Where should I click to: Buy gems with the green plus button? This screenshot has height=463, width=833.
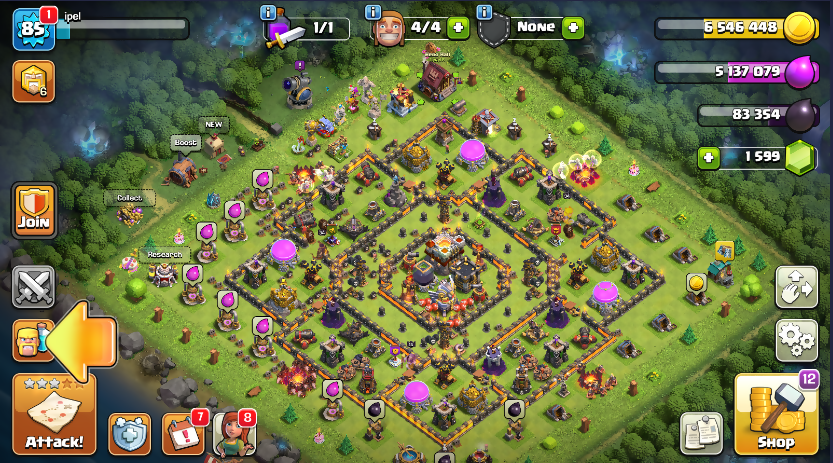pyautogui.click(x=709, y=157)
